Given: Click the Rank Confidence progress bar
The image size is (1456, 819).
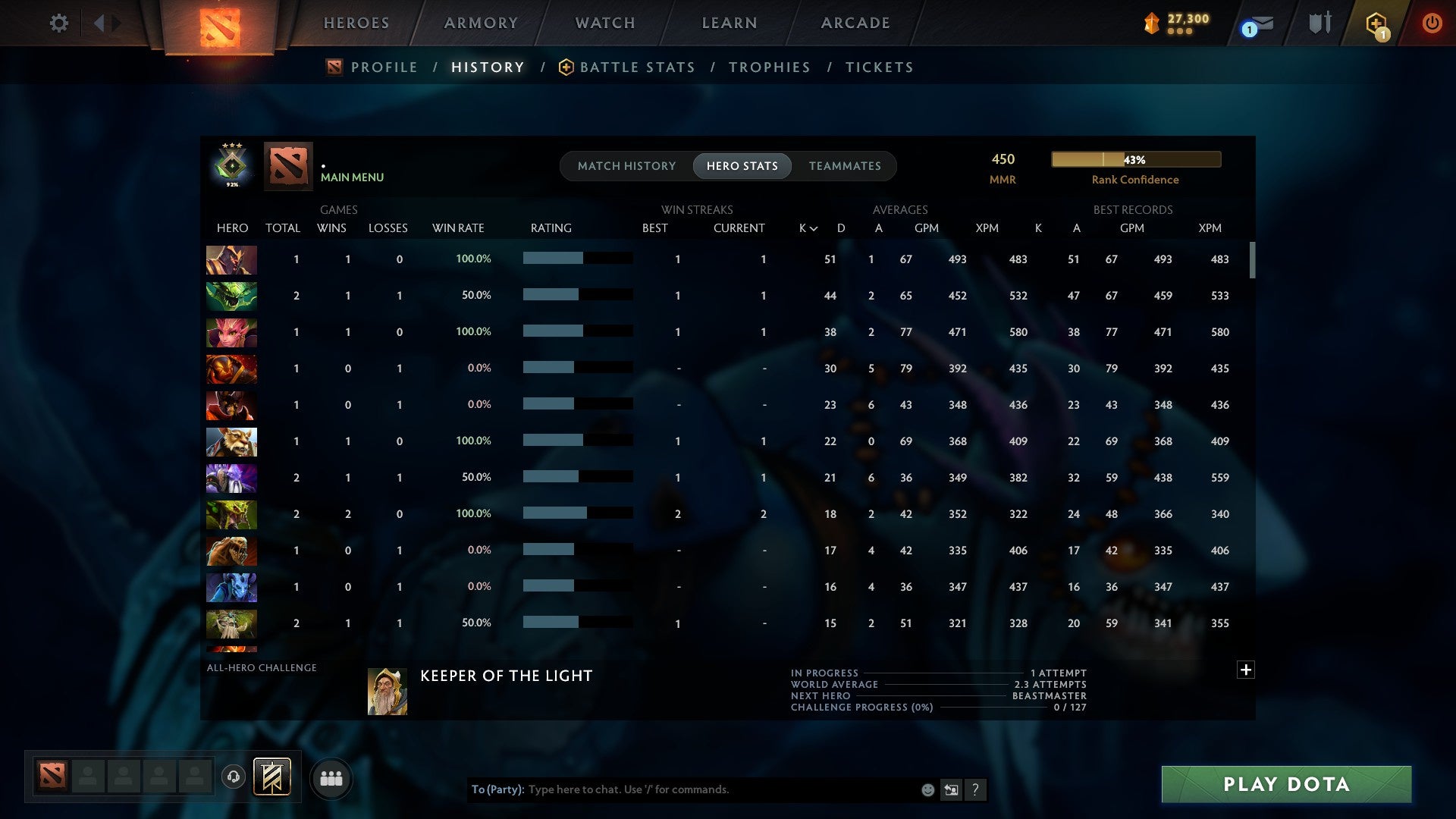Looking at the screenshot, I should click(x=1135, y=159).
